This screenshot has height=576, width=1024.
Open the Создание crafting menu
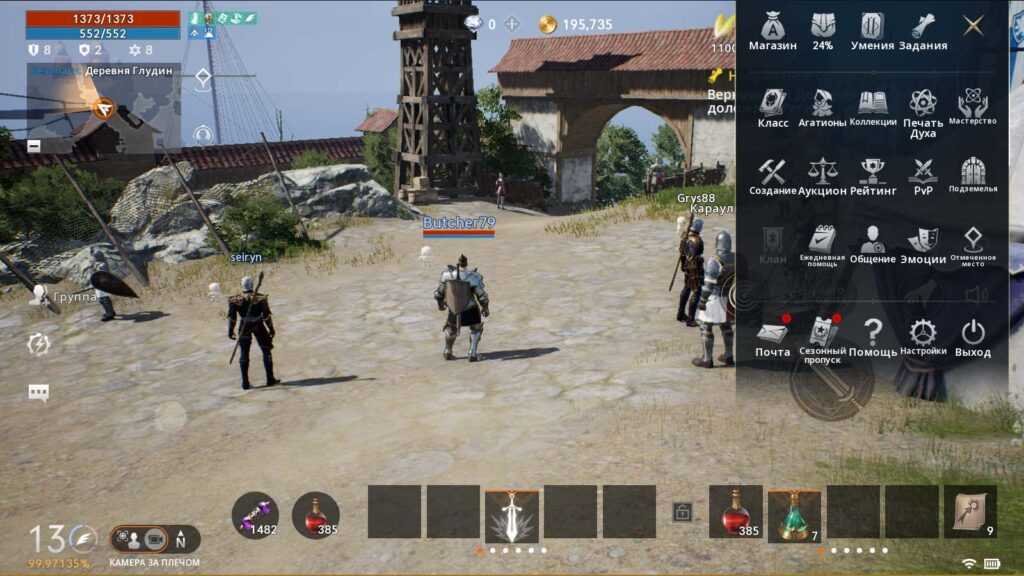772,176
